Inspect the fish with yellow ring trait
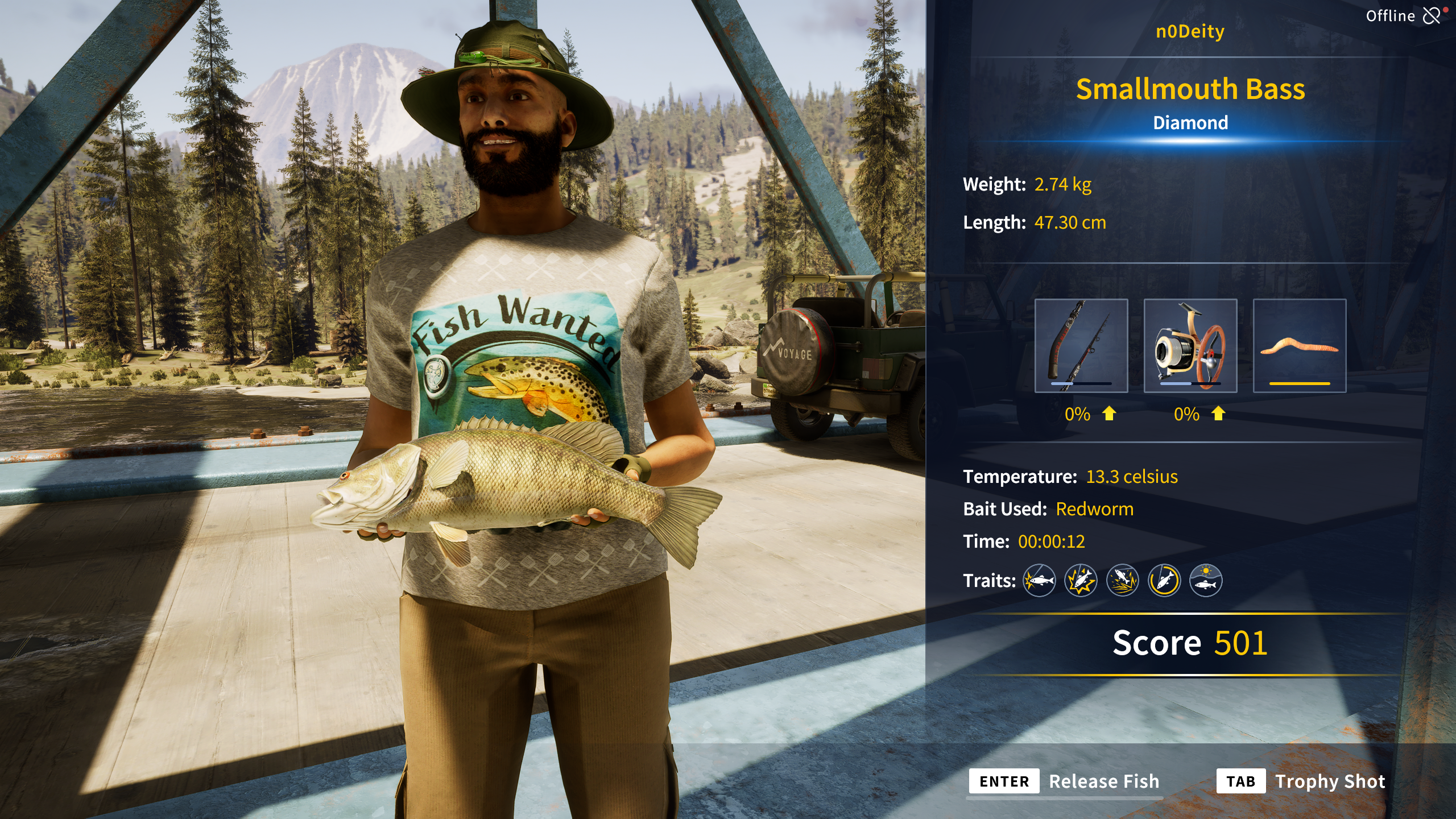 click(x=1164, y=581)
